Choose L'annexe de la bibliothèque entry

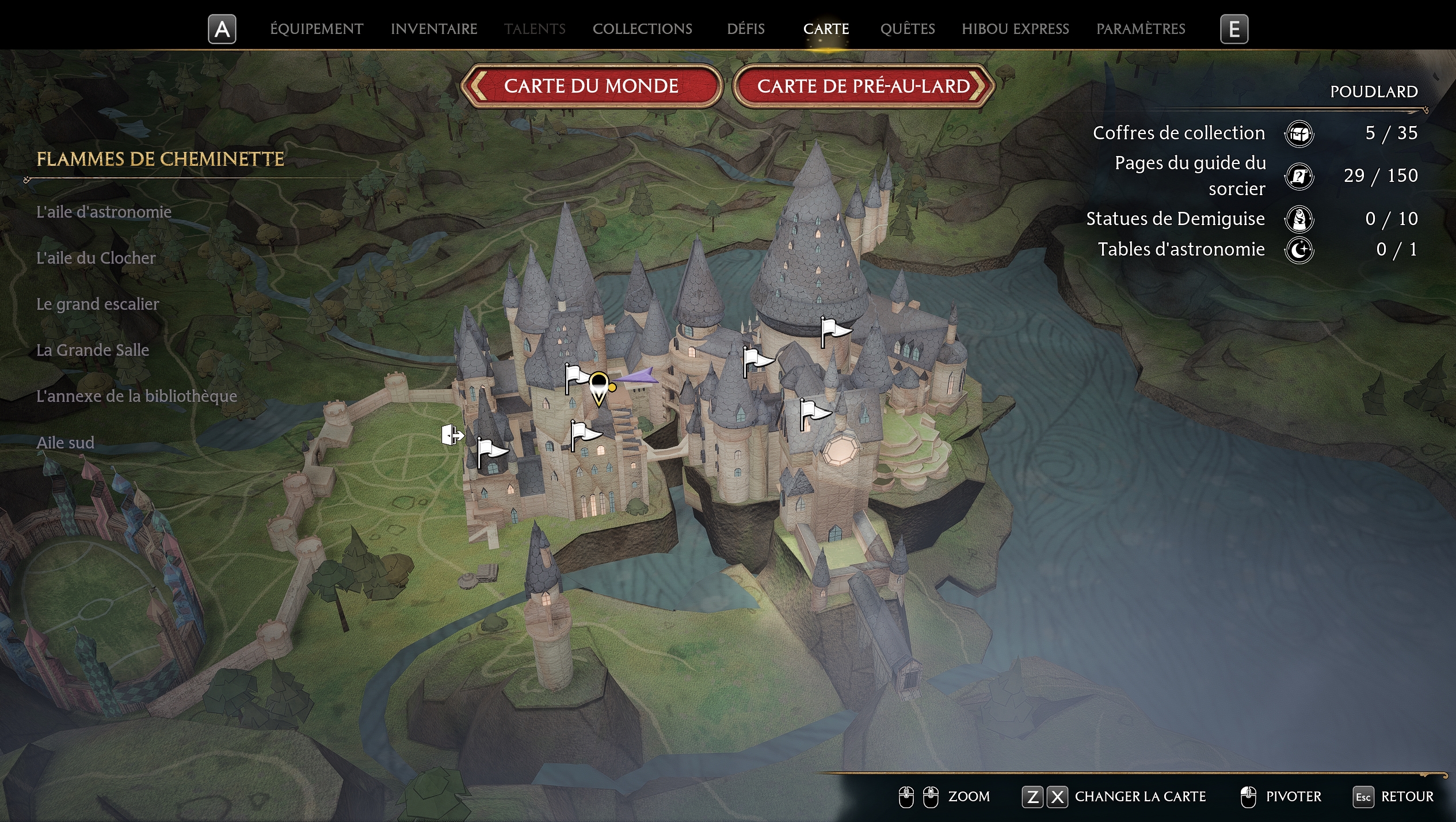[136, 396]
